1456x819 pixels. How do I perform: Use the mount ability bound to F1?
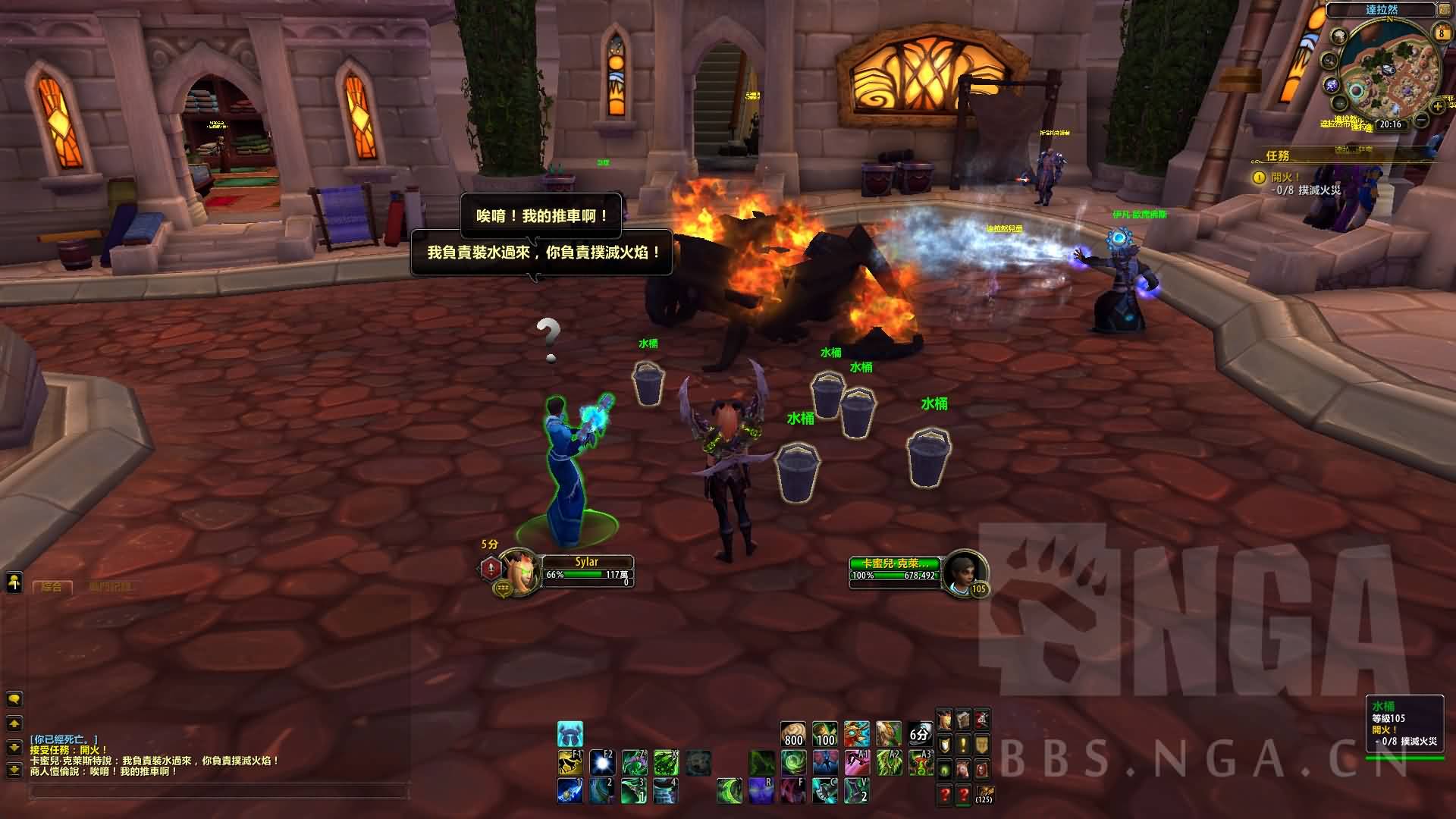[x=570, y=761]
